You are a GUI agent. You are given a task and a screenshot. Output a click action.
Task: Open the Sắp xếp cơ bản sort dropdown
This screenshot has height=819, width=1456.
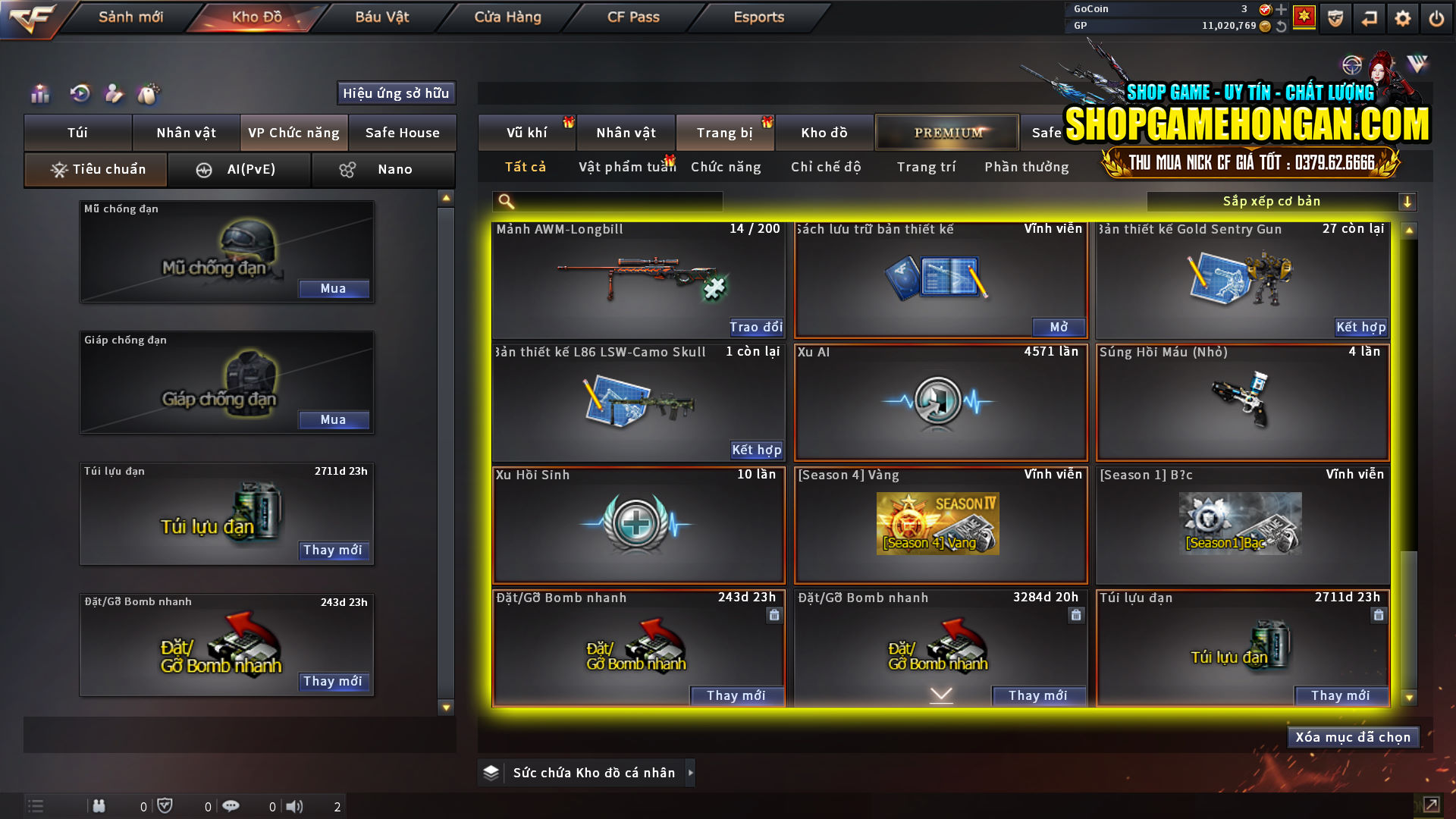pyautogui.click(x=1274, y=201)
